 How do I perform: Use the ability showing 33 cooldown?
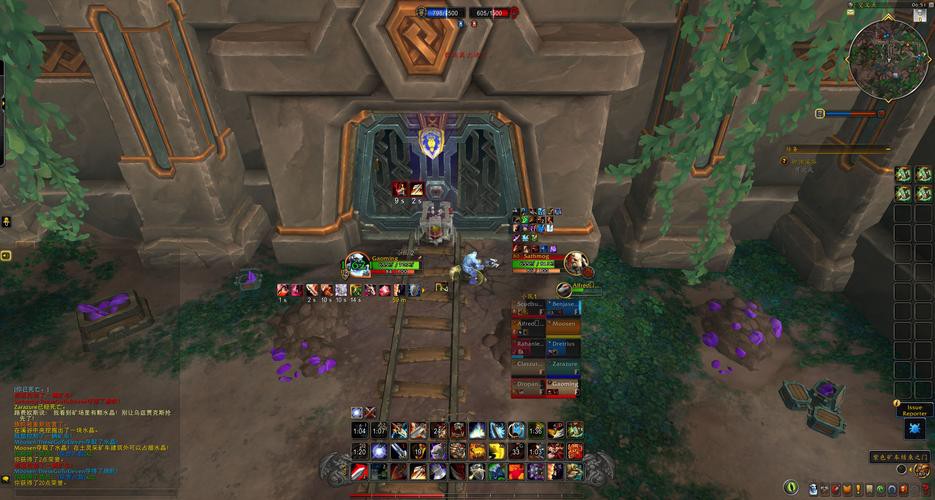[x=516, y=451]
